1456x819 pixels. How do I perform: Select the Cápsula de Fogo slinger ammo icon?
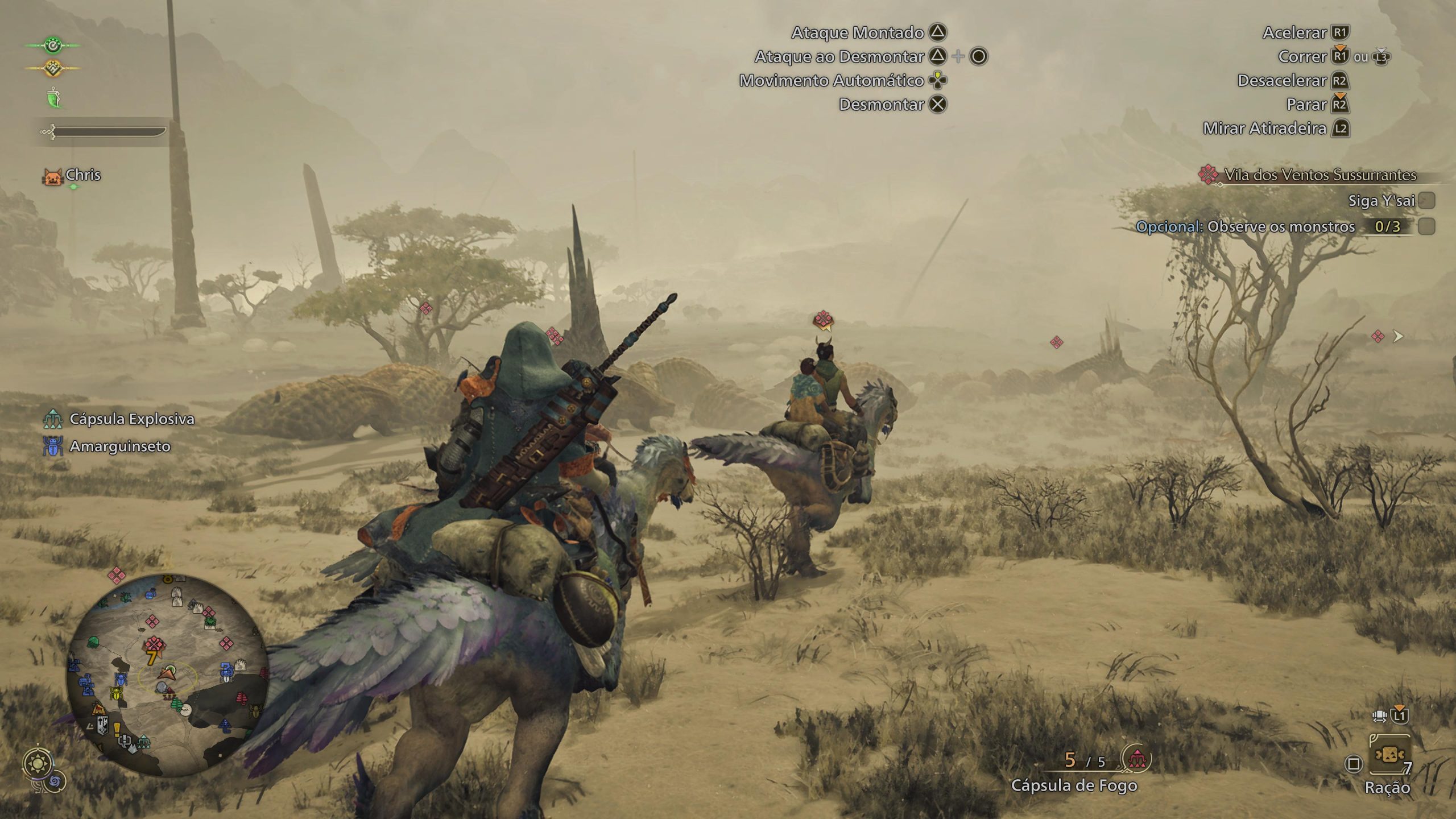(1136, 759)
